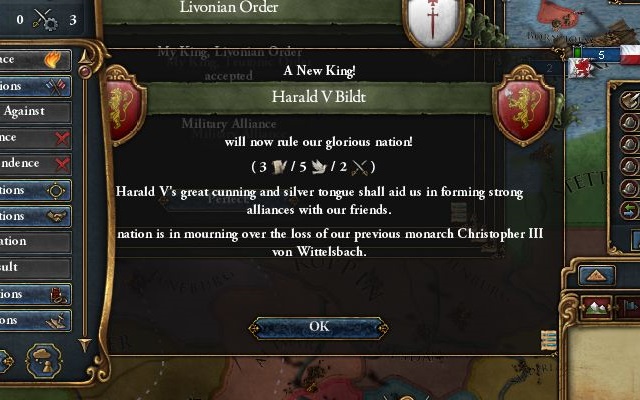640x400 pixels.
Task: Choose the "...sult" diplomatic action
Action: [35, 268]
